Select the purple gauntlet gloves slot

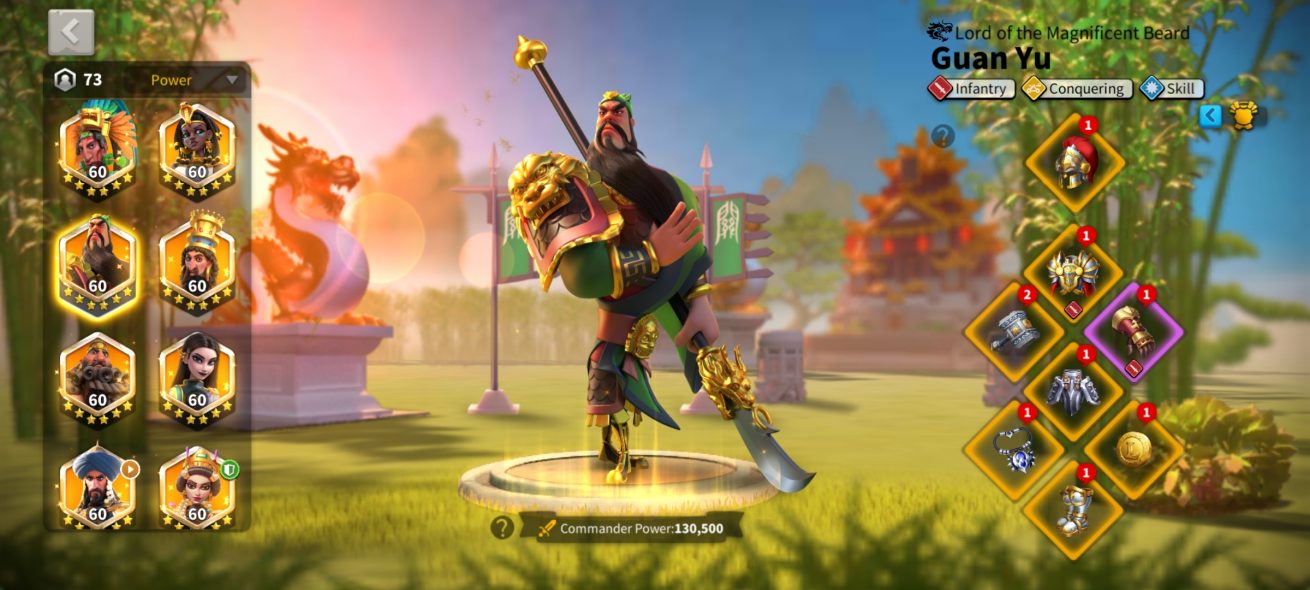click(1134, 331)
